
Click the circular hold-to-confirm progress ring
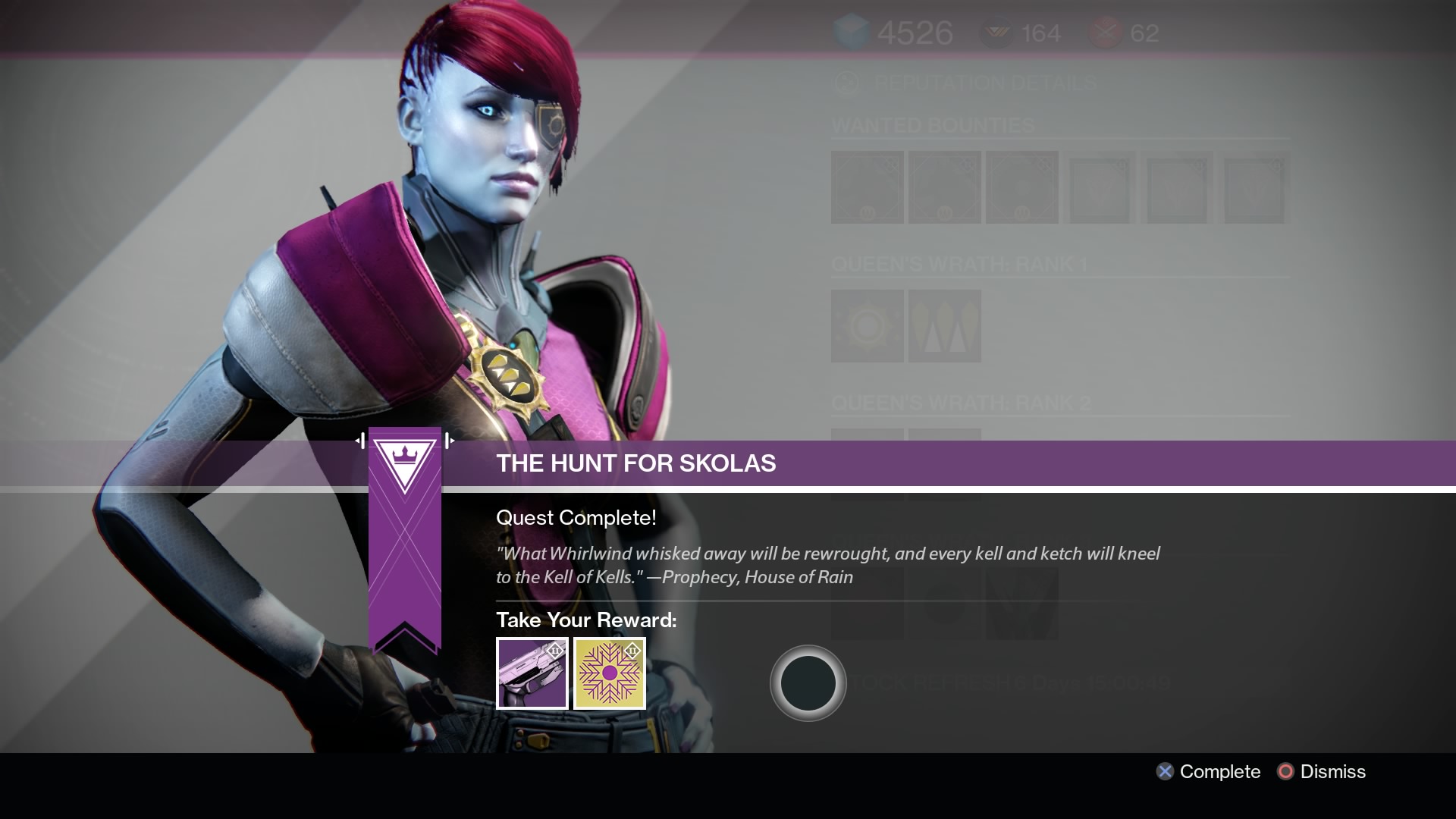(x=808, y=683)
